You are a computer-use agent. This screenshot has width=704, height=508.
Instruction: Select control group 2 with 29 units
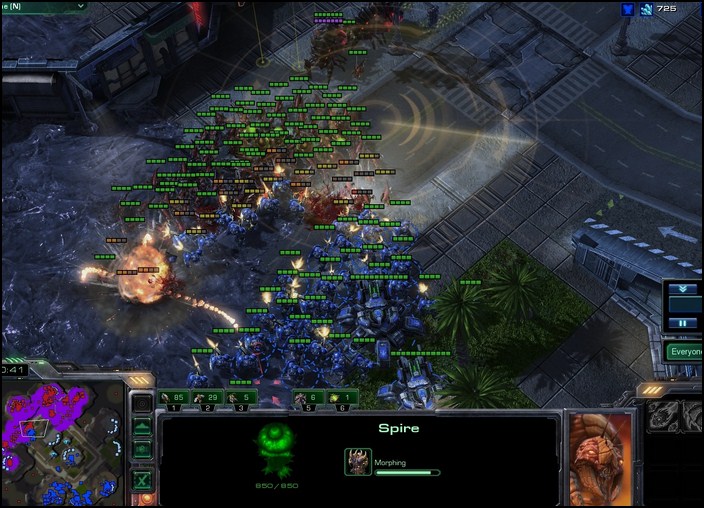206,399
